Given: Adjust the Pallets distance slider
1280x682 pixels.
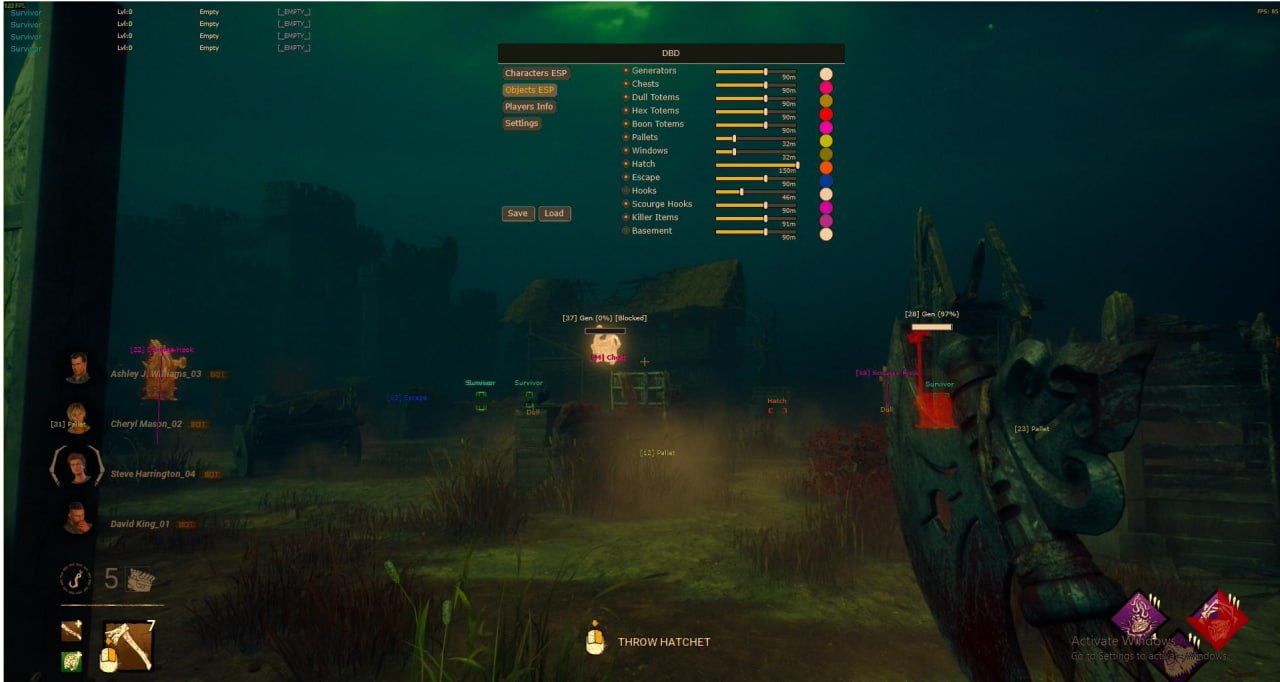Looking at the screenshot, I should [x=734, y=138].
